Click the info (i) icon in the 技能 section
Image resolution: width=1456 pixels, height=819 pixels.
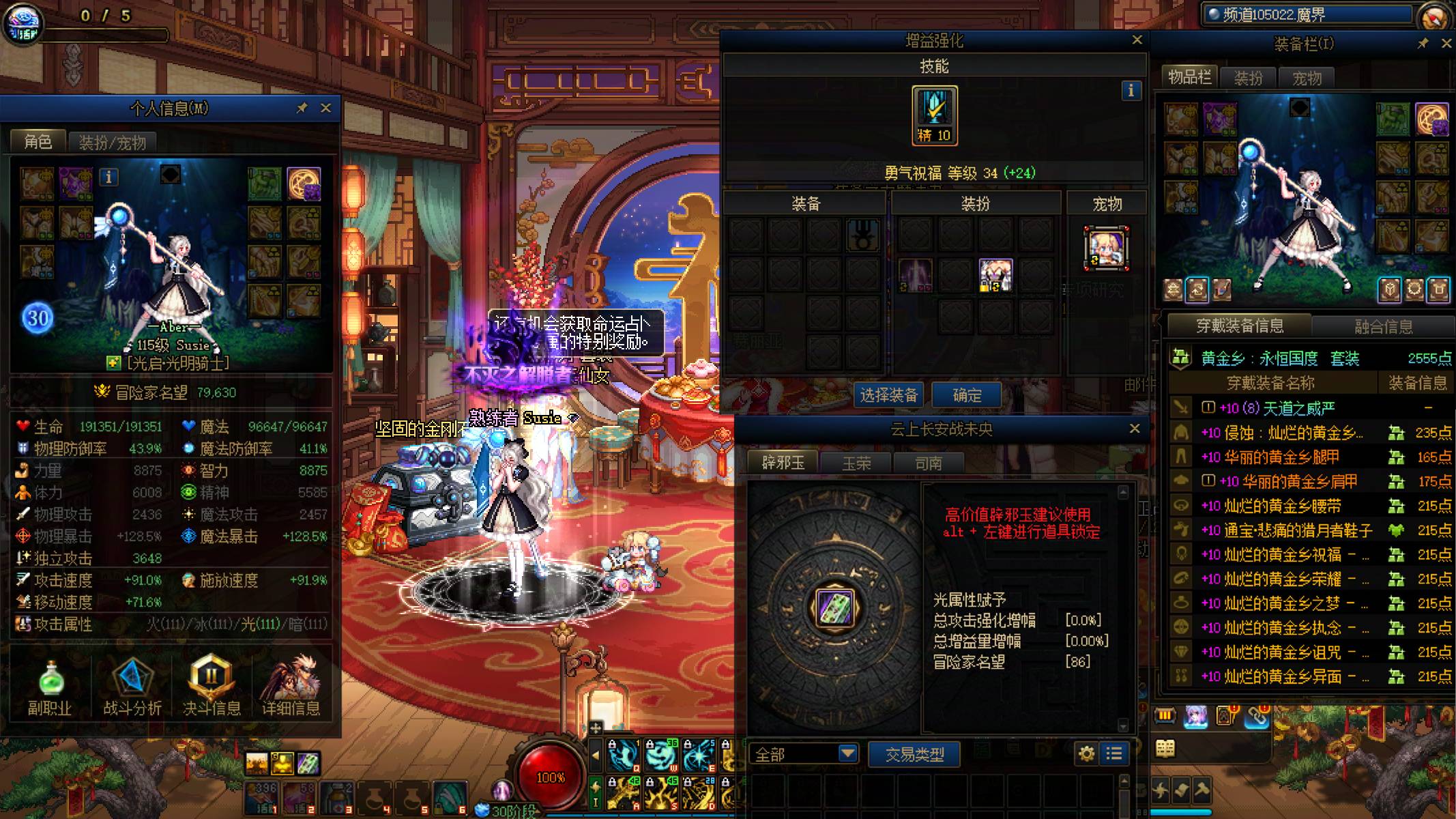(1131, 91)
